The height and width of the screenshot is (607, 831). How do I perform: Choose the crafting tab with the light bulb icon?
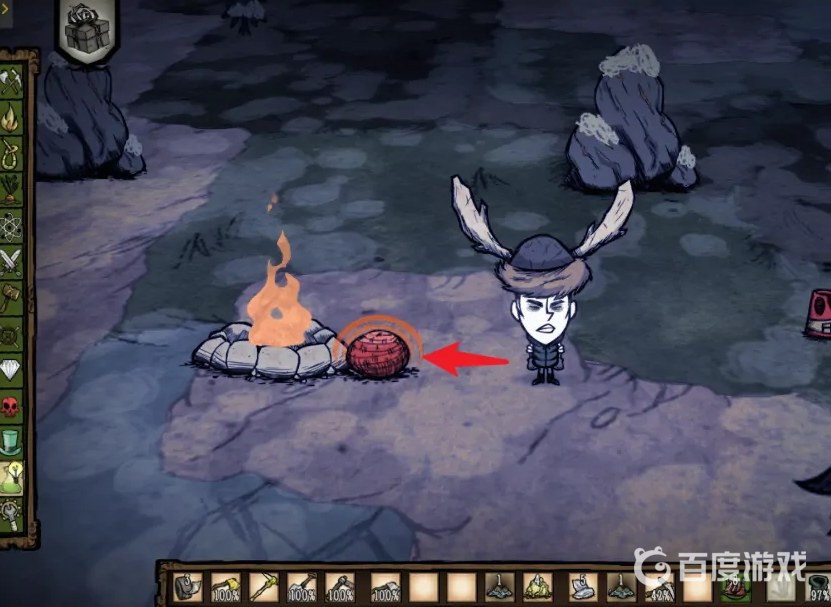pos(12,476)
